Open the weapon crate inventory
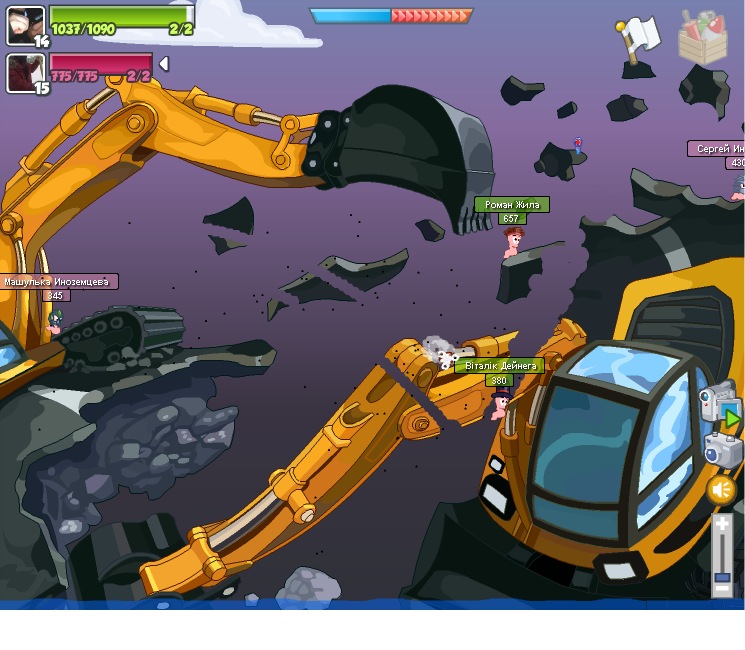This screenshot has height=650, width=745. pos(703,38)
